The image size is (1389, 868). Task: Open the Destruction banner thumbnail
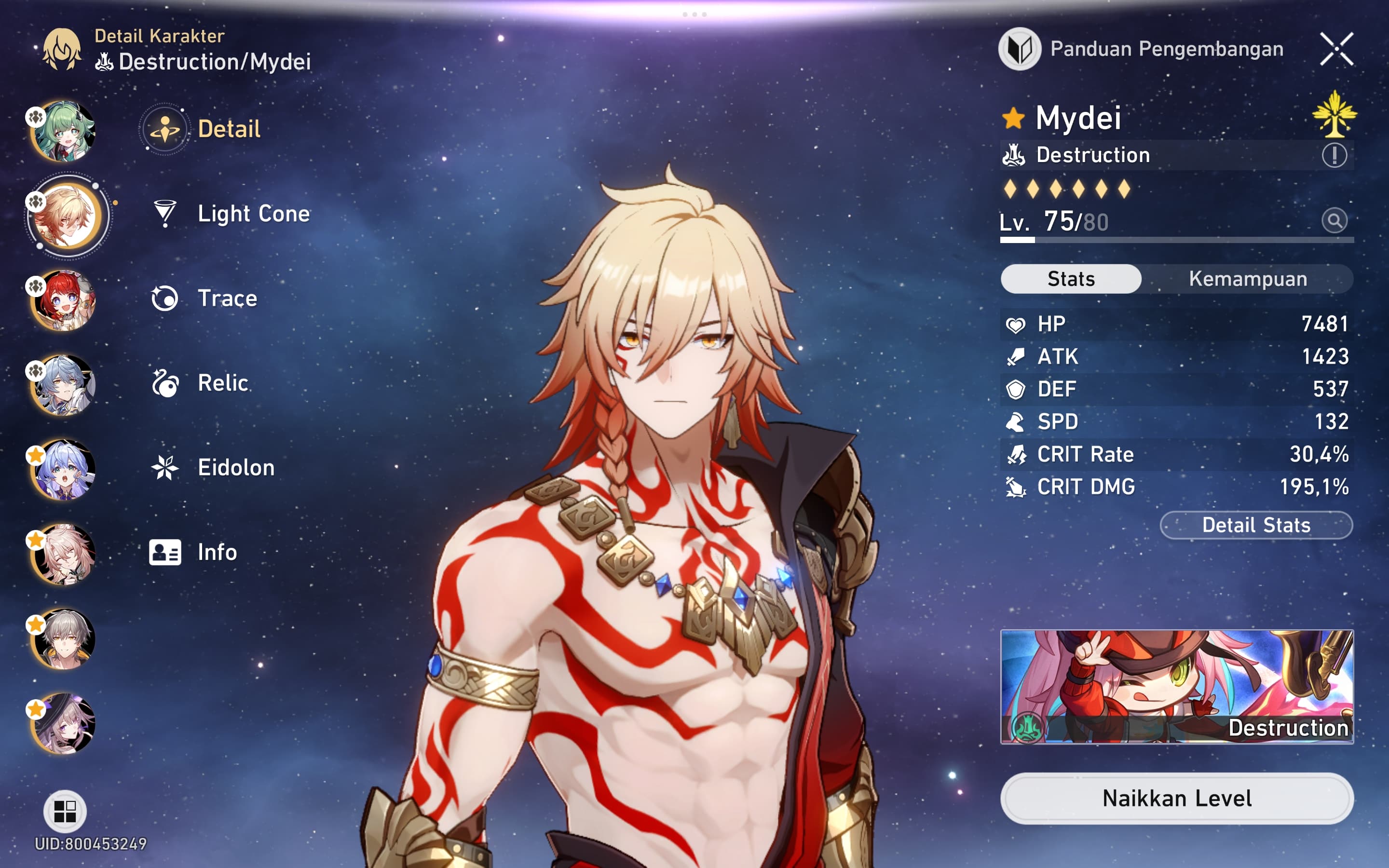(x=1177, y=687)
